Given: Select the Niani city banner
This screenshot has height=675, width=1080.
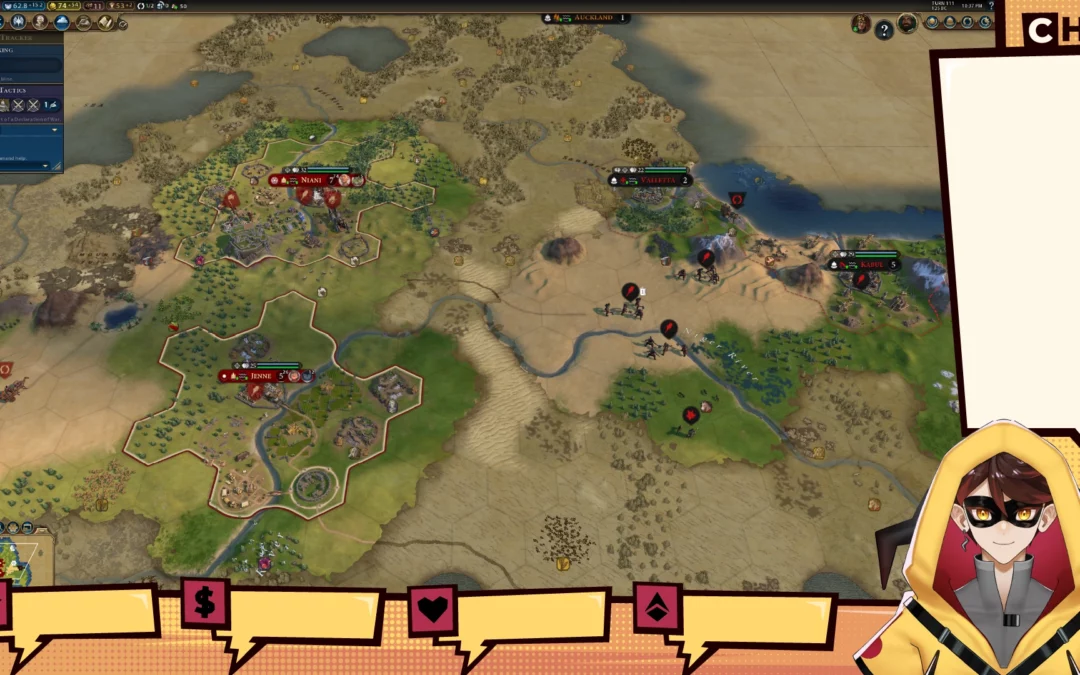Looking at the screenshot, I should (x=311, y=180).
